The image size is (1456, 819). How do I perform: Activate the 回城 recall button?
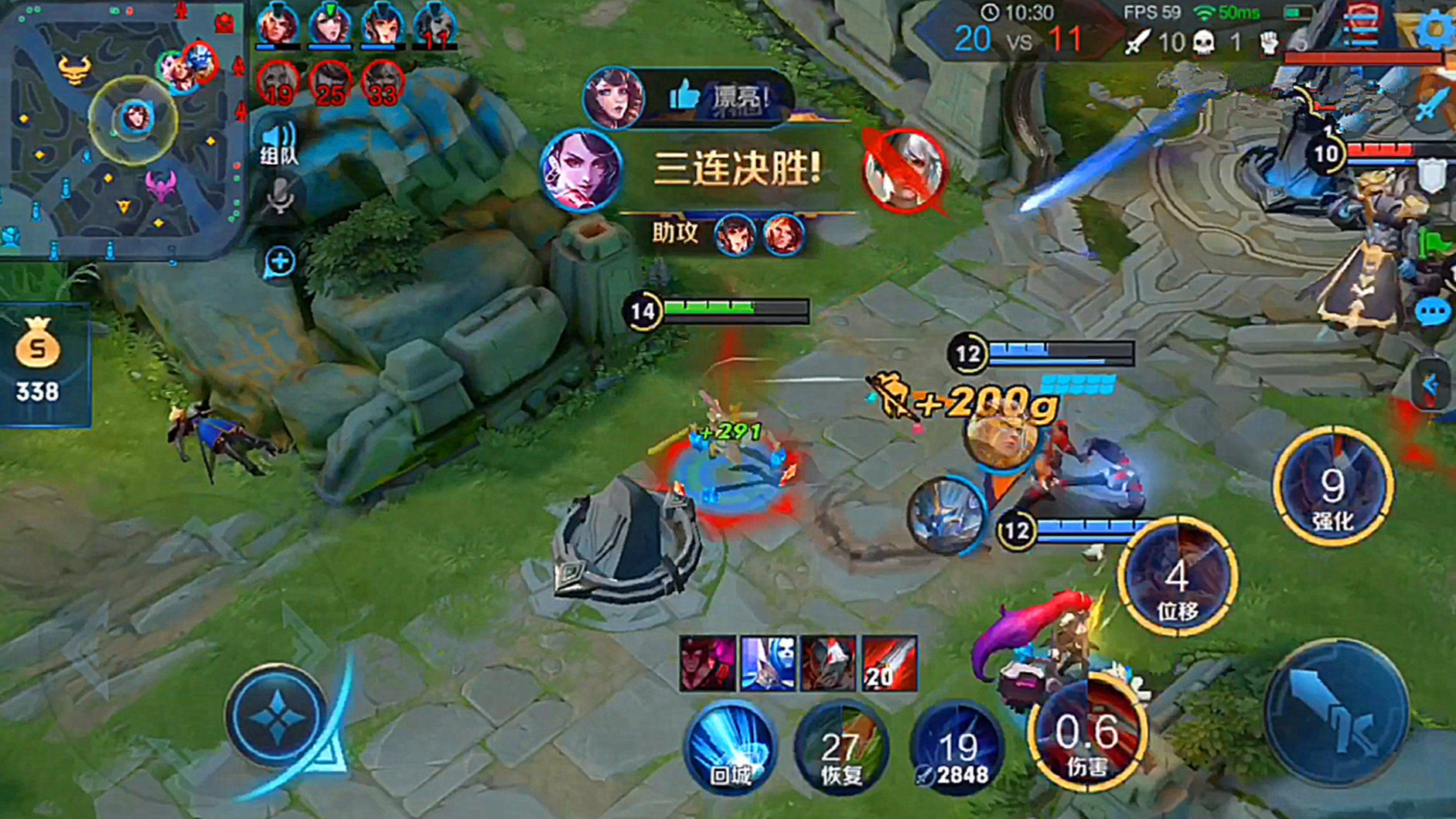pos(729,746)
